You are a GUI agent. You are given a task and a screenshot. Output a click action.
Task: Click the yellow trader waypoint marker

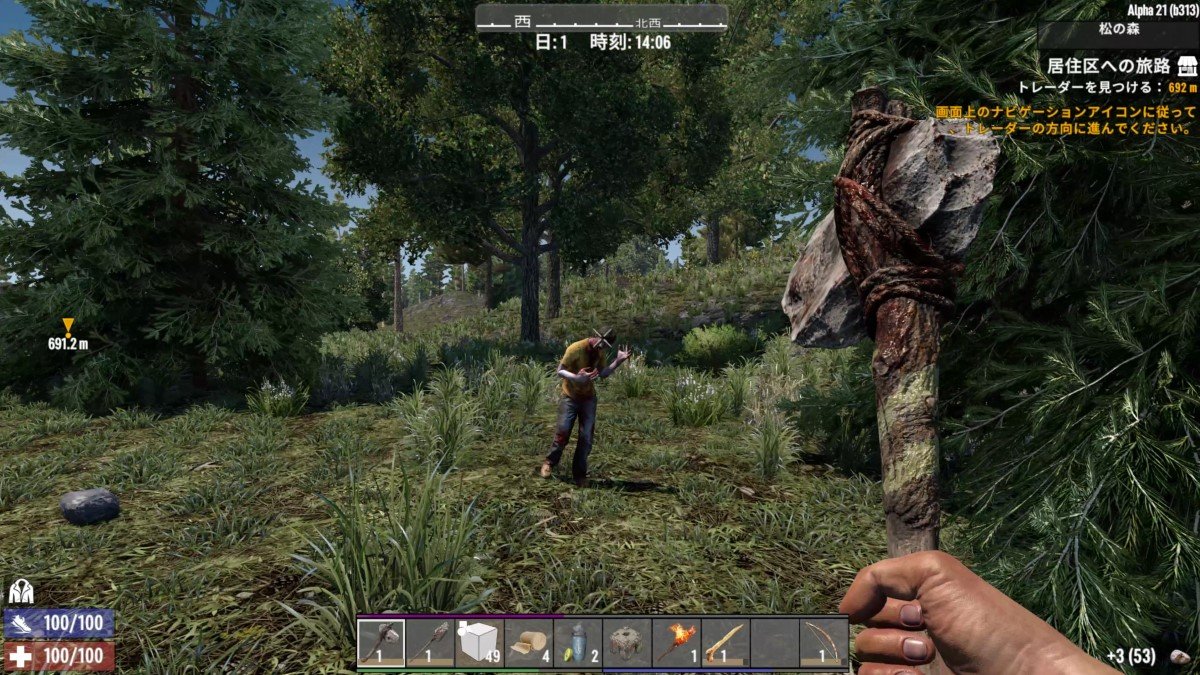[68, 325]
